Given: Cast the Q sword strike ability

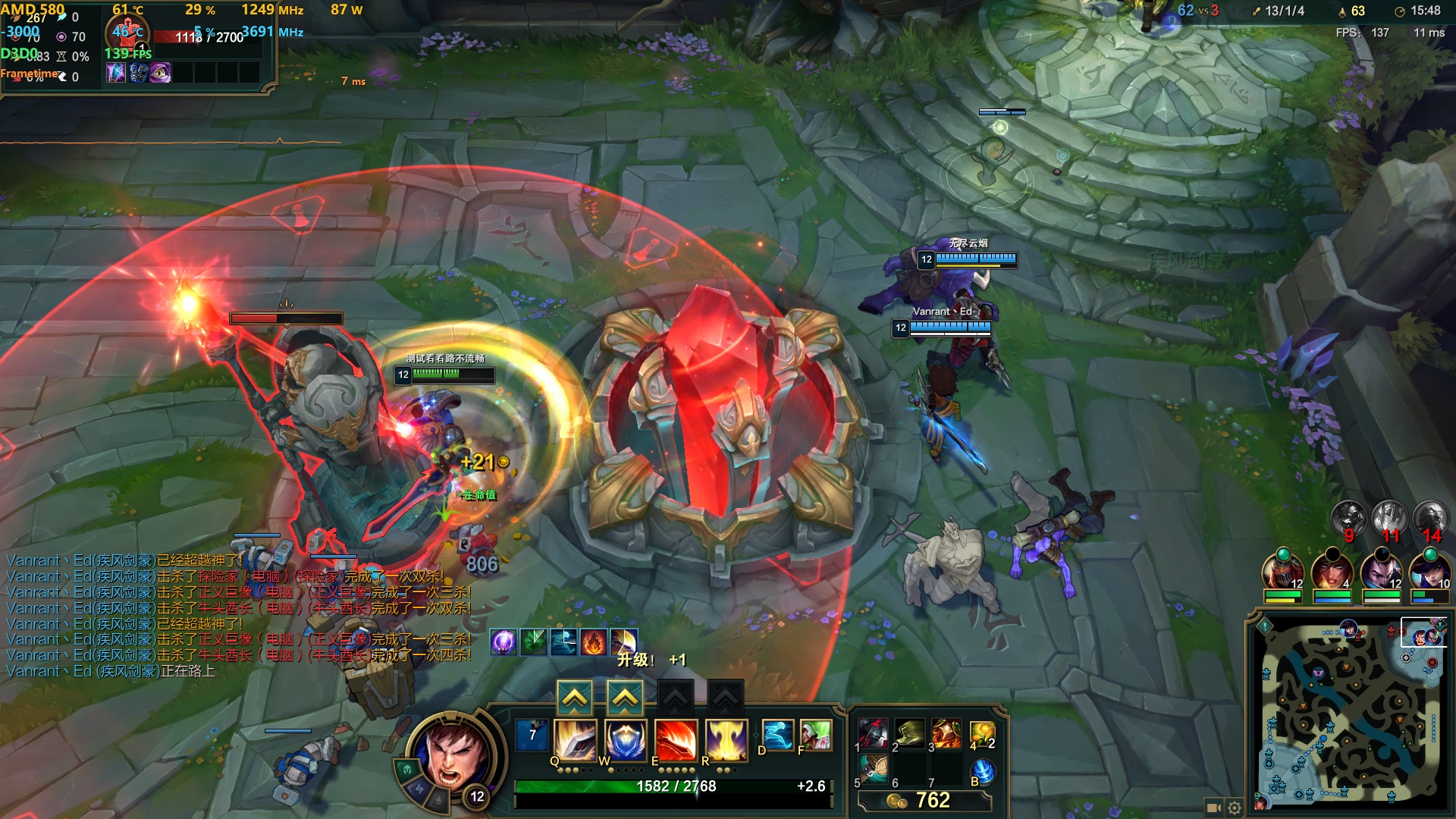Looking at the screenshot, I should tap(575, 739).
